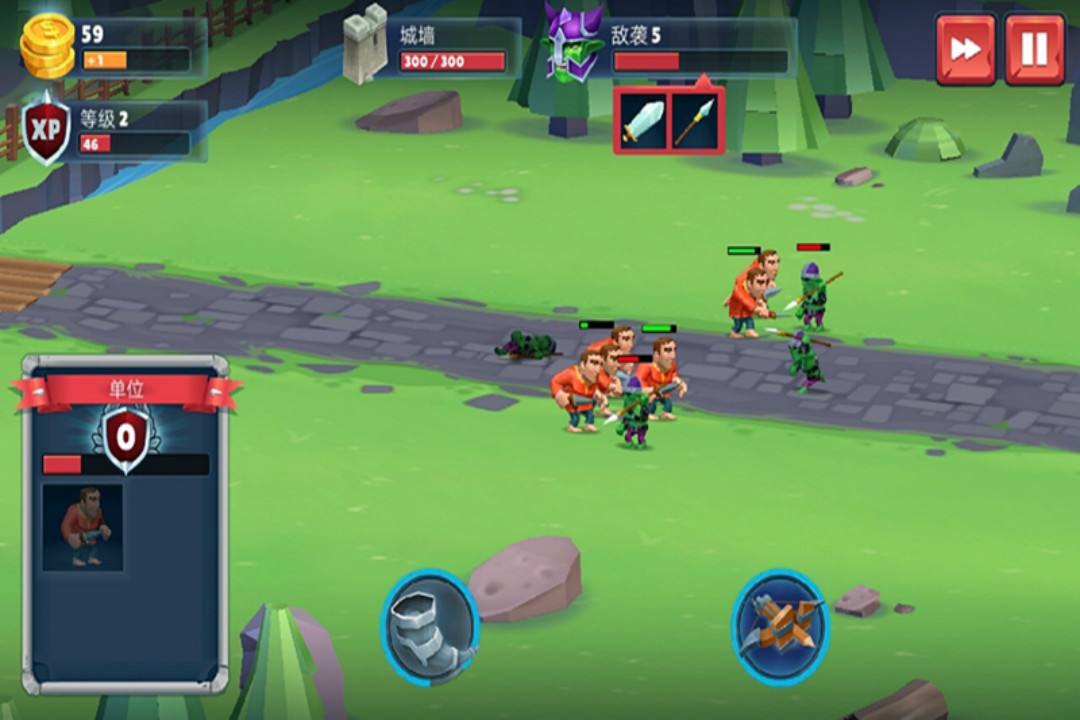Toggle the fast-forward speed button
The image size is (1080, 720).
(965, 49)
